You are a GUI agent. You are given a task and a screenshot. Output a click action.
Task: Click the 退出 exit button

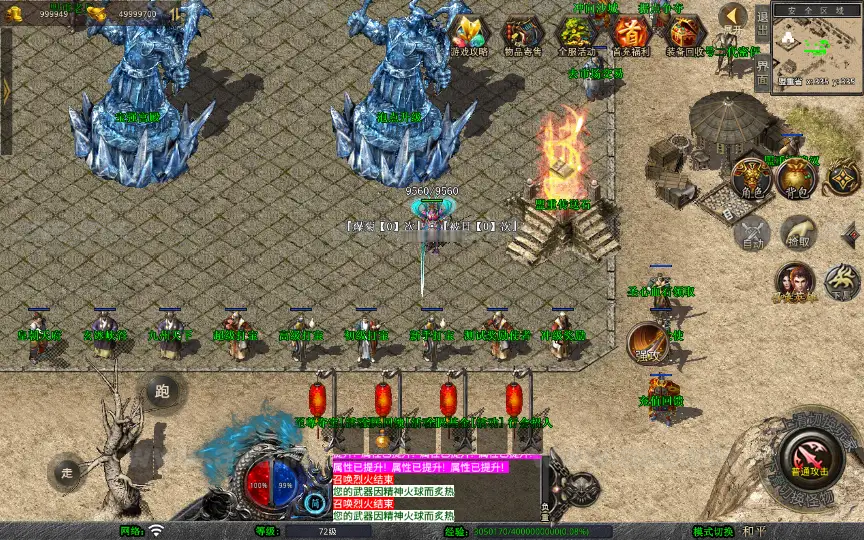click(x=762, y=26)
